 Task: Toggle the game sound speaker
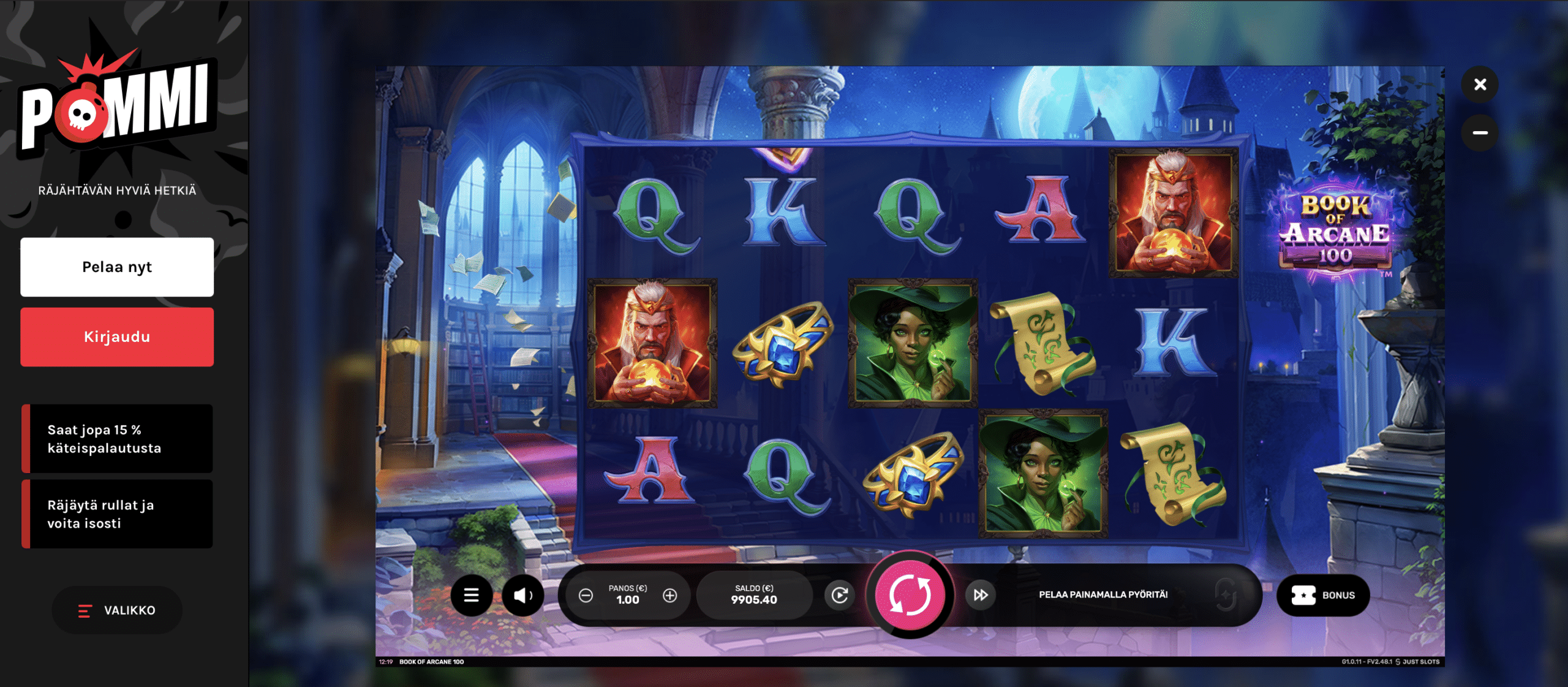522,595
